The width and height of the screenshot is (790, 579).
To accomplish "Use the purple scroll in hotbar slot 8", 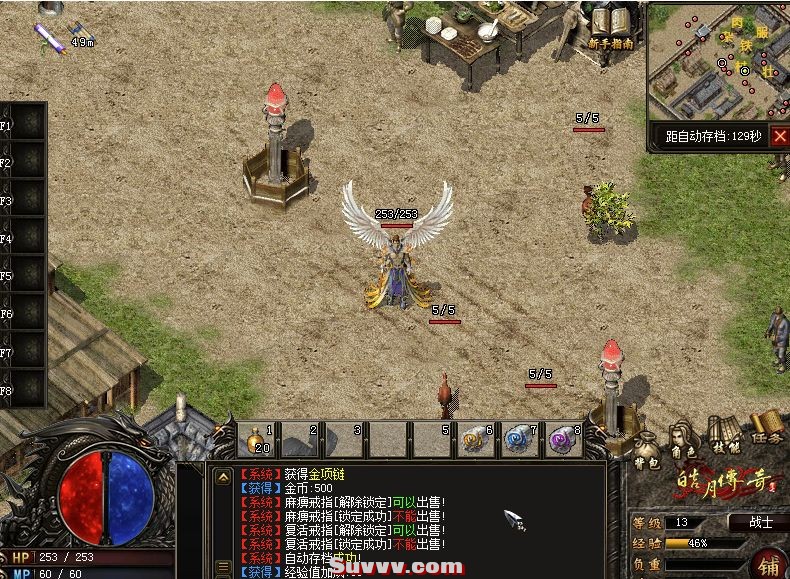I will (563, 440).
